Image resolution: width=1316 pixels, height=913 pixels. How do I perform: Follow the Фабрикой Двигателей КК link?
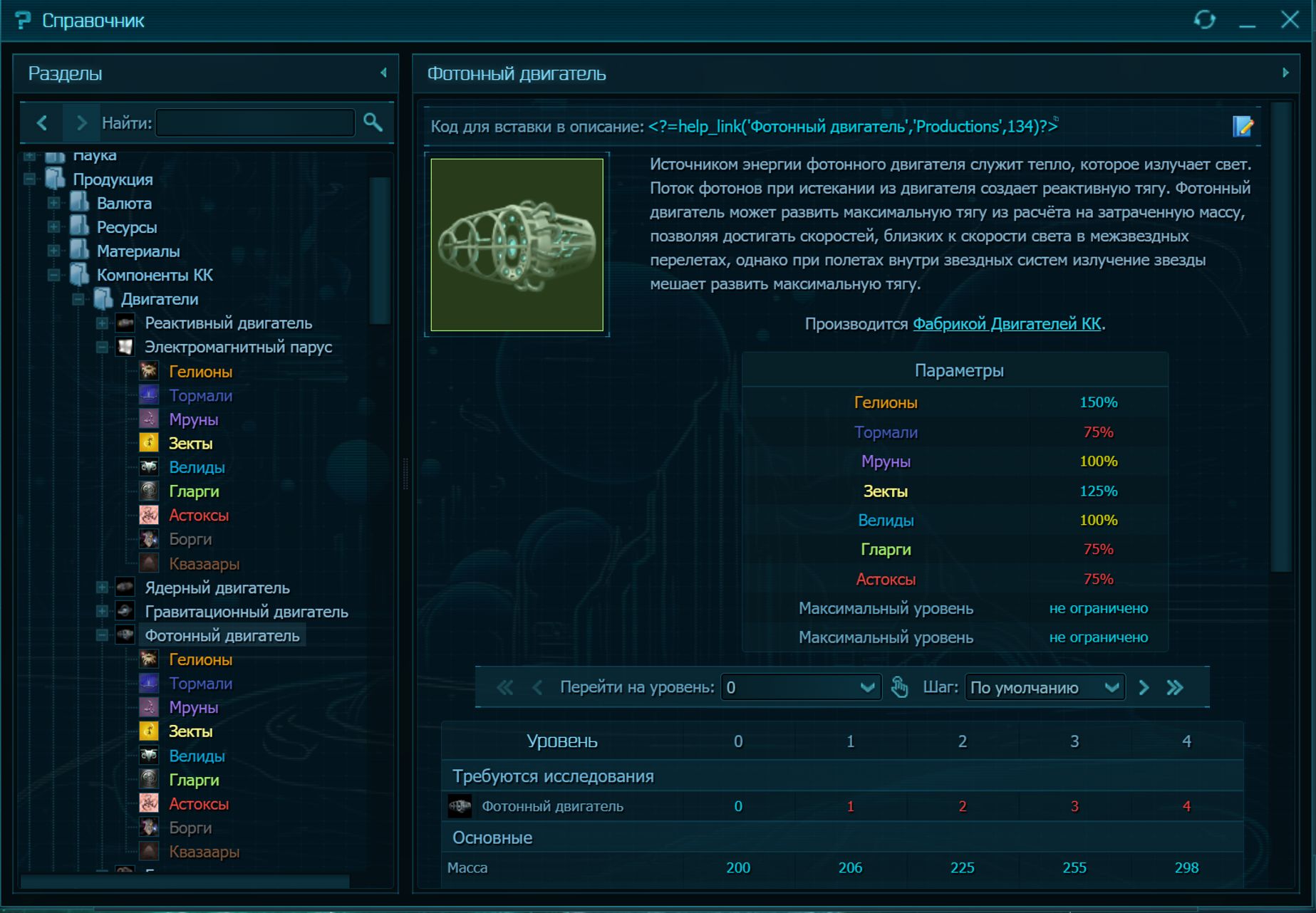[1007, 324]
